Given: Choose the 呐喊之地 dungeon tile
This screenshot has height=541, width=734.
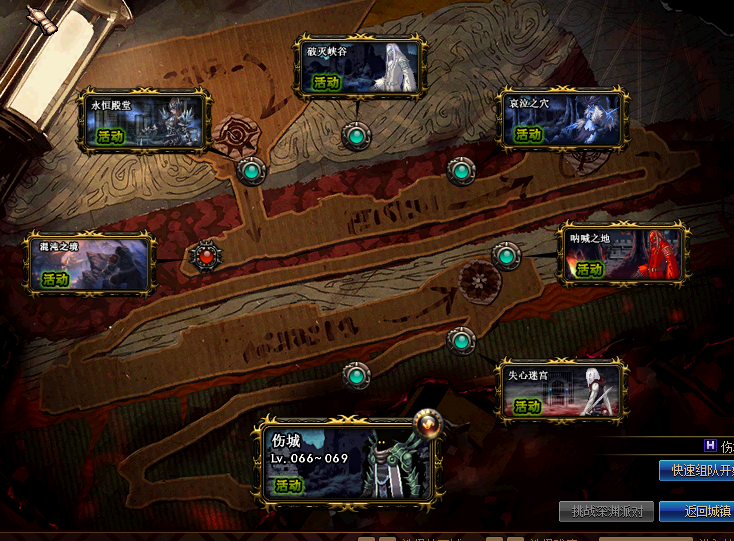Looking at the screenshot, I should tap(623, 254).
